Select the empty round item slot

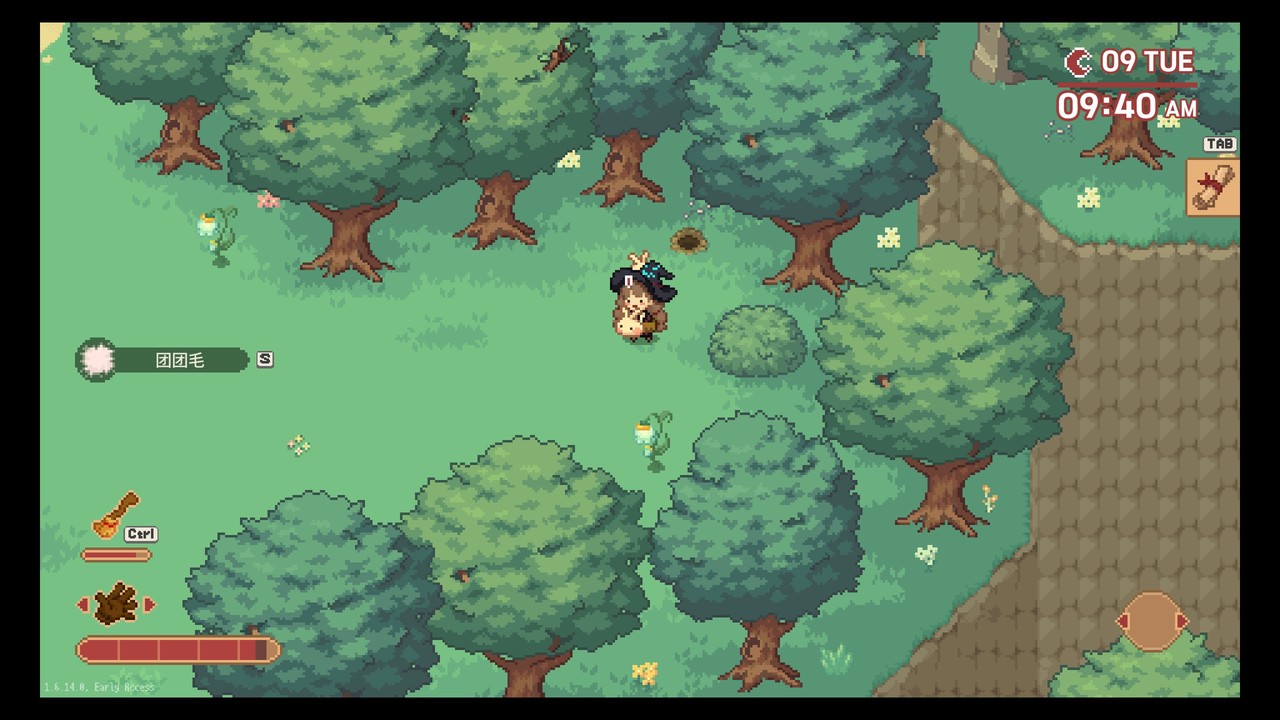click(x=1151, y=621)
